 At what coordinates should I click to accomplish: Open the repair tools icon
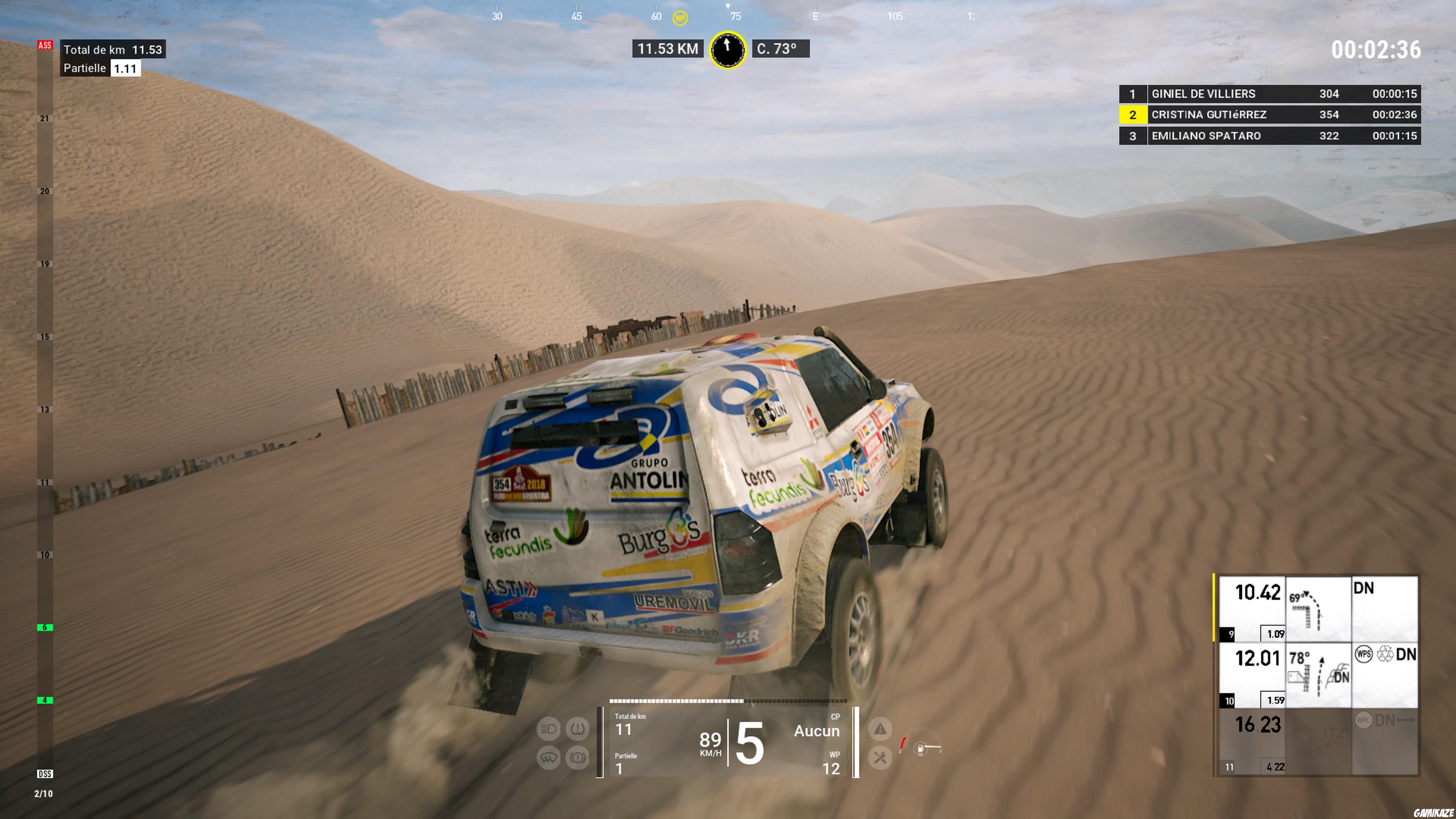[880, 758]
